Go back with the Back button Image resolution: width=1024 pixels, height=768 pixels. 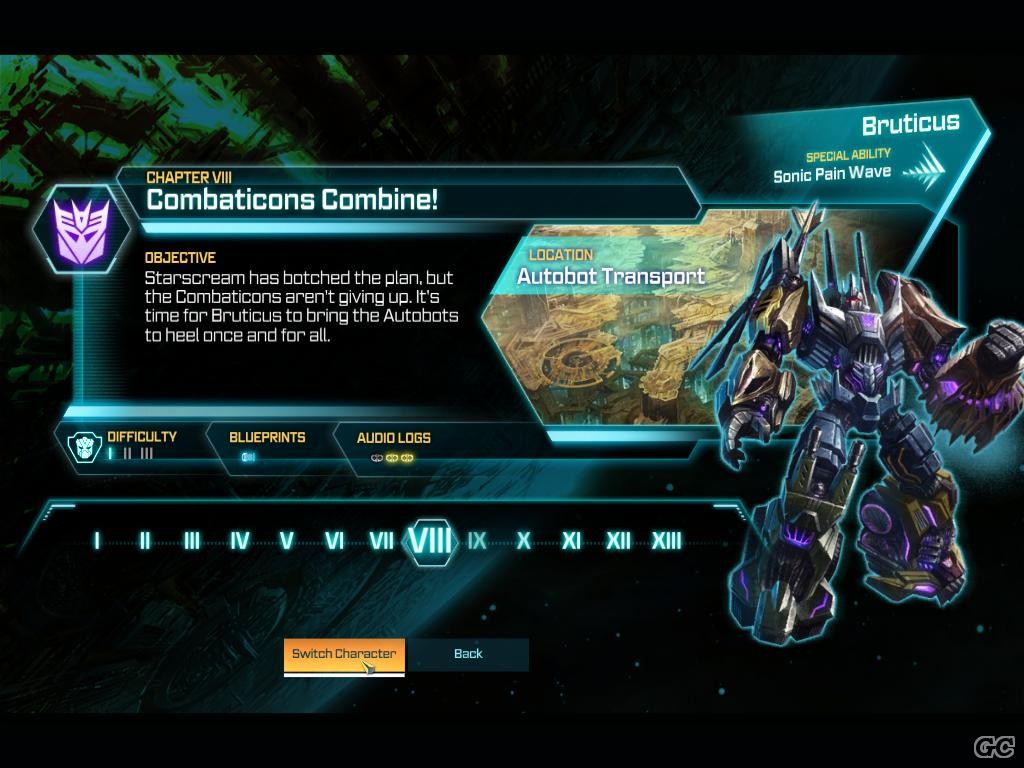click(x=468, y=654)
